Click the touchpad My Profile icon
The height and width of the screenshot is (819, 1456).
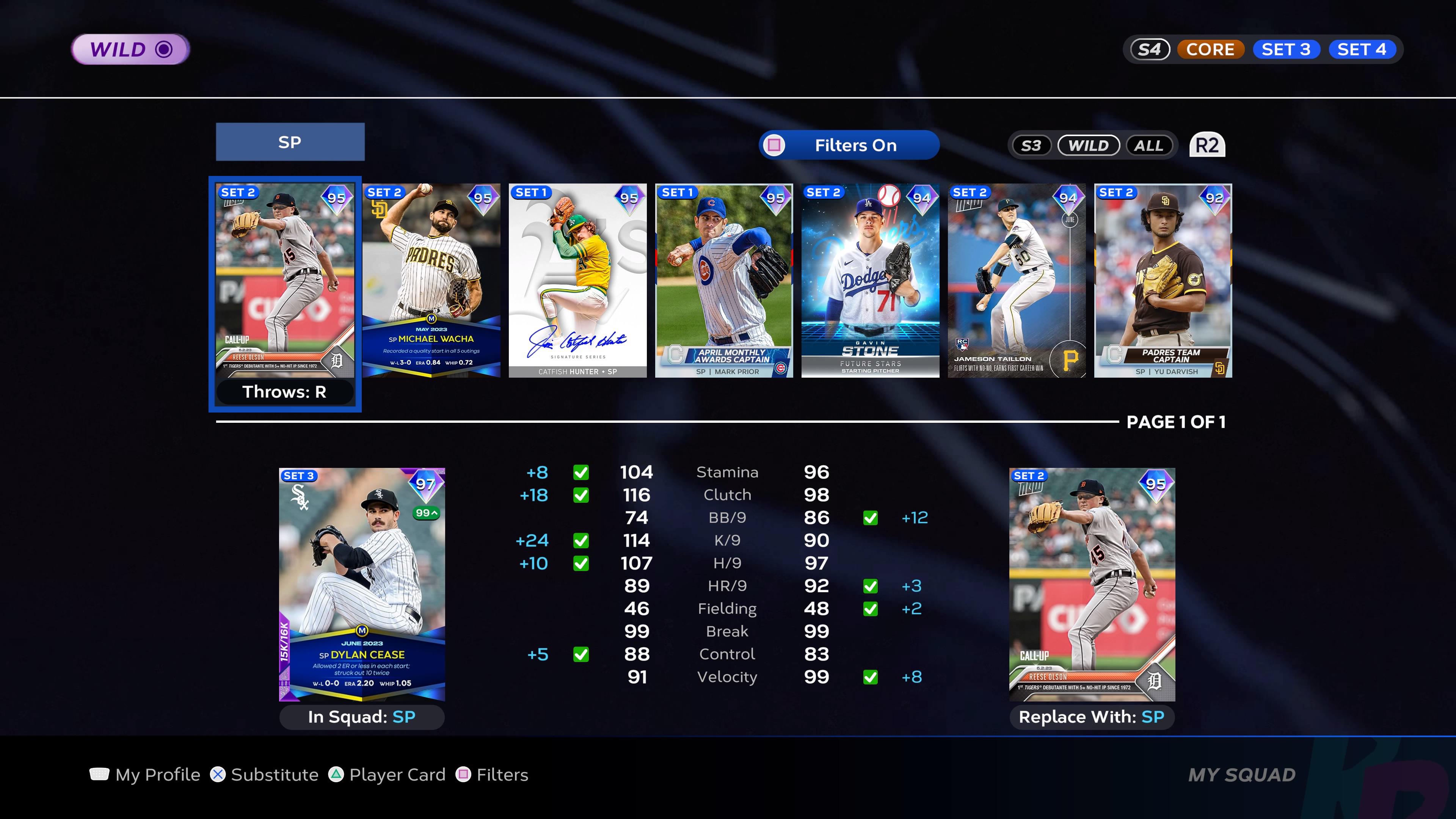99,774
